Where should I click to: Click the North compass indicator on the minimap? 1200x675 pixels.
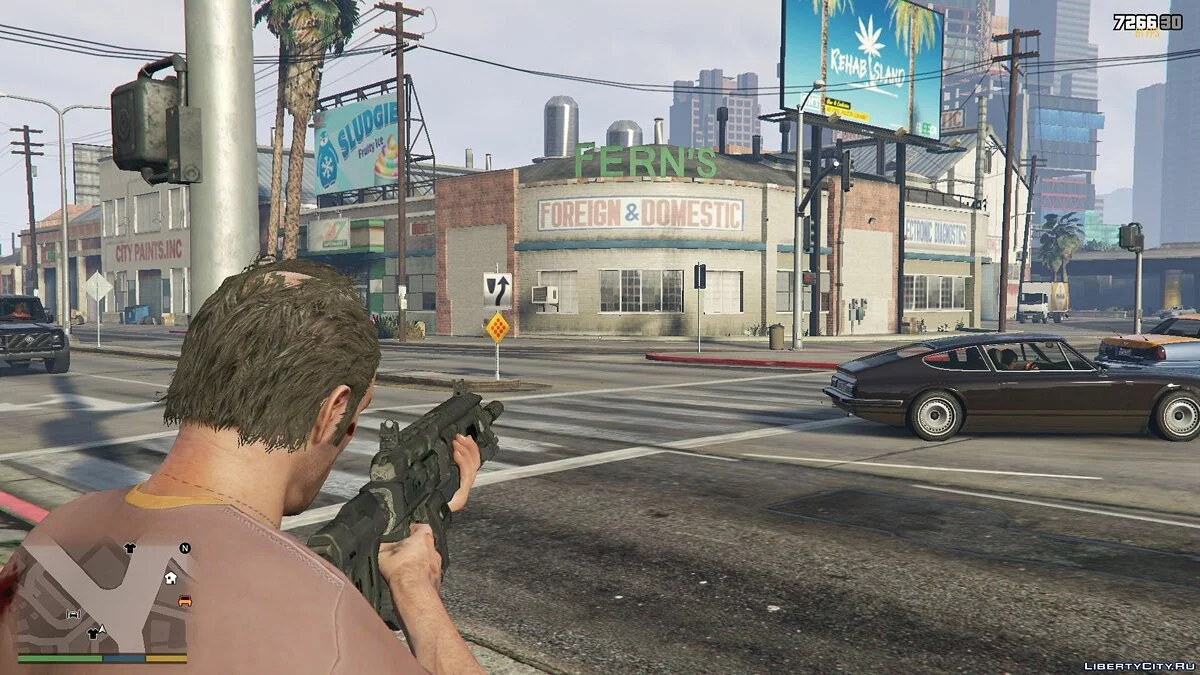pyautogui.click(x=185, y=548)
